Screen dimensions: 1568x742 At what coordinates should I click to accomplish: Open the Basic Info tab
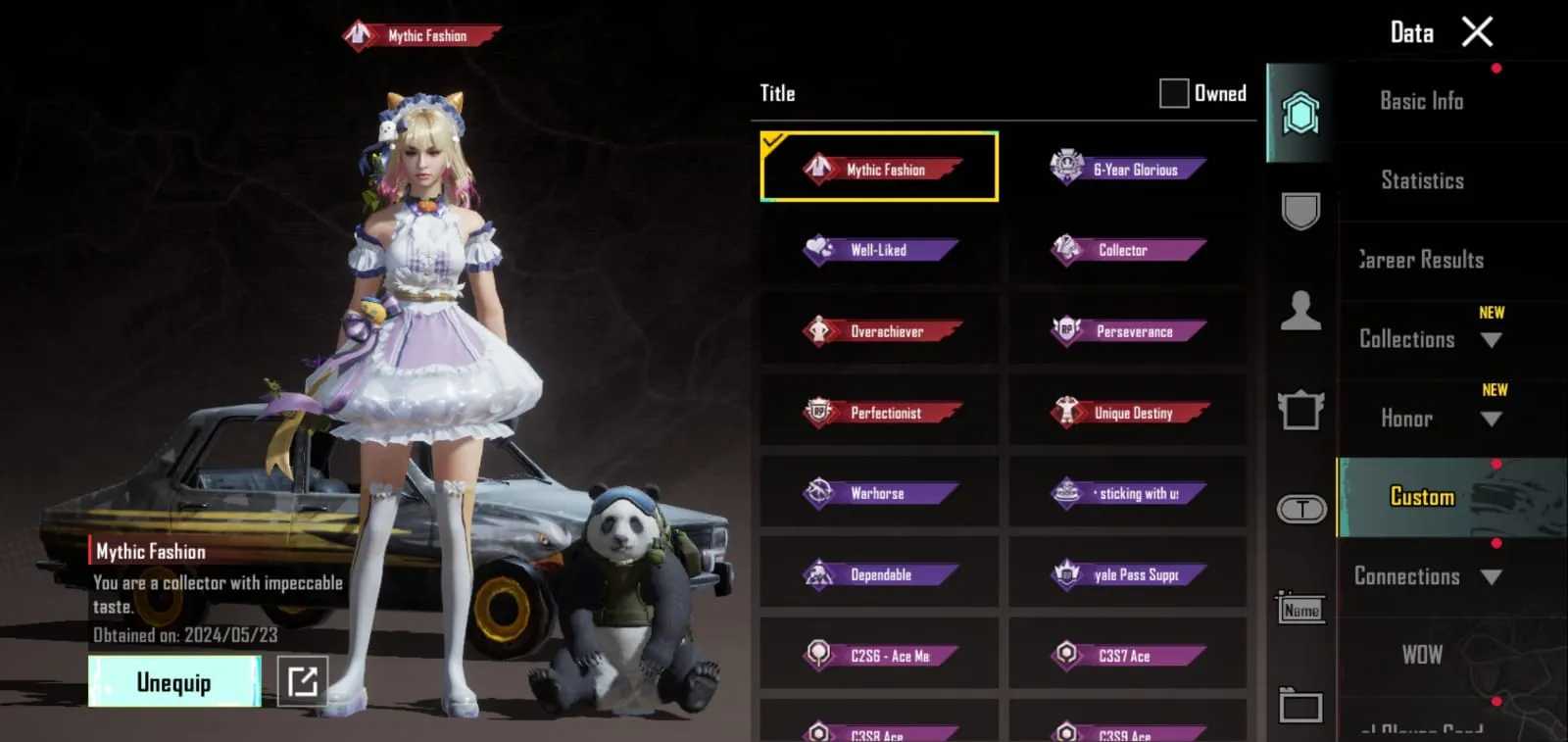(1421, 101)
